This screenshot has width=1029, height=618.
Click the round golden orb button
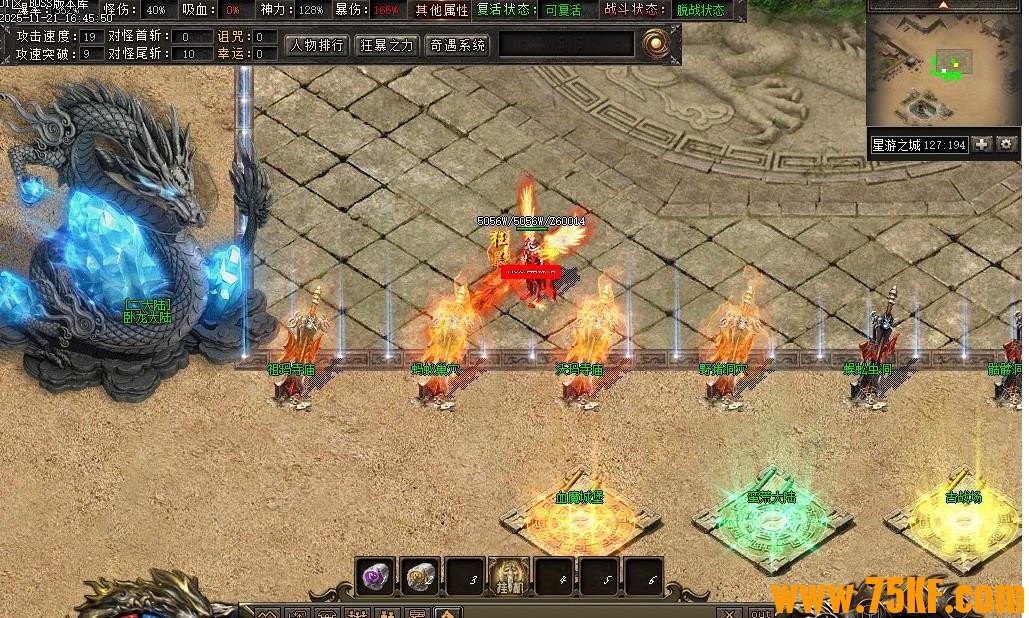point(656,44)
